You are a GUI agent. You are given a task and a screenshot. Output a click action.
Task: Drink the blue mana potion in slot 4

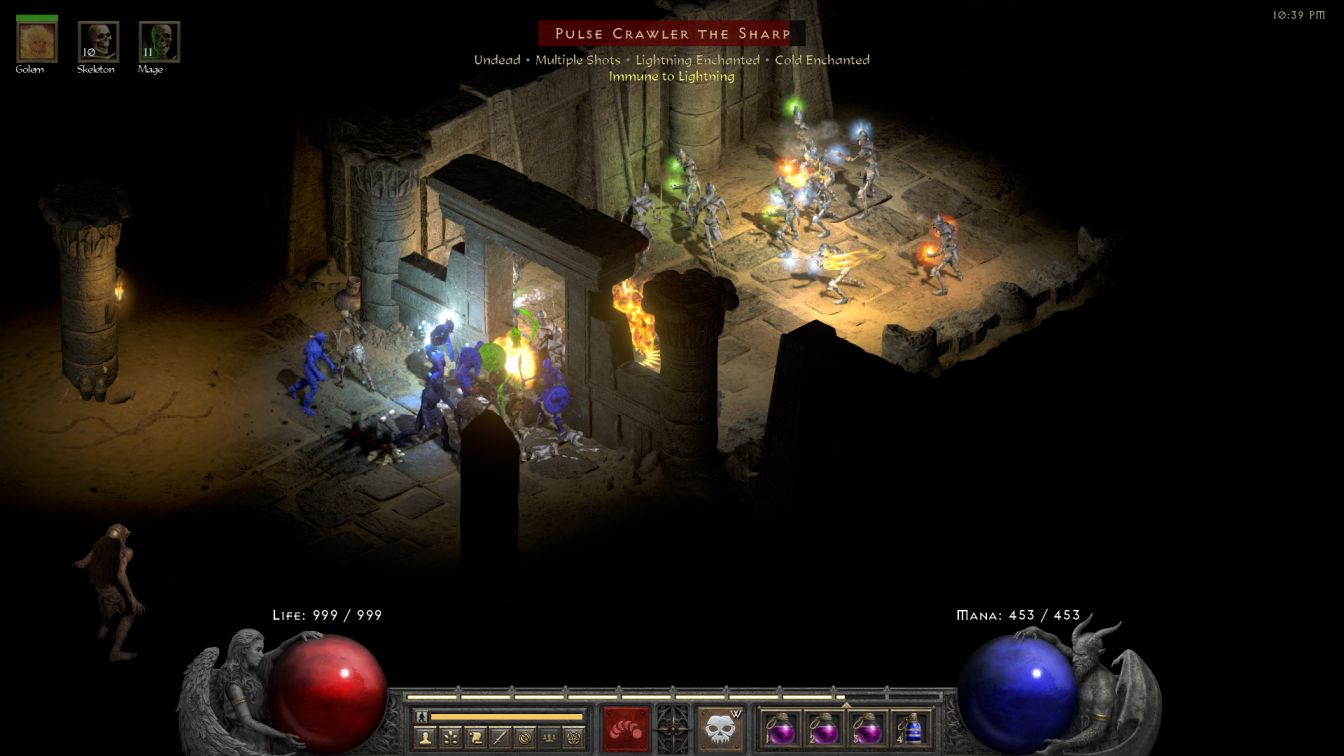[910, 728]
